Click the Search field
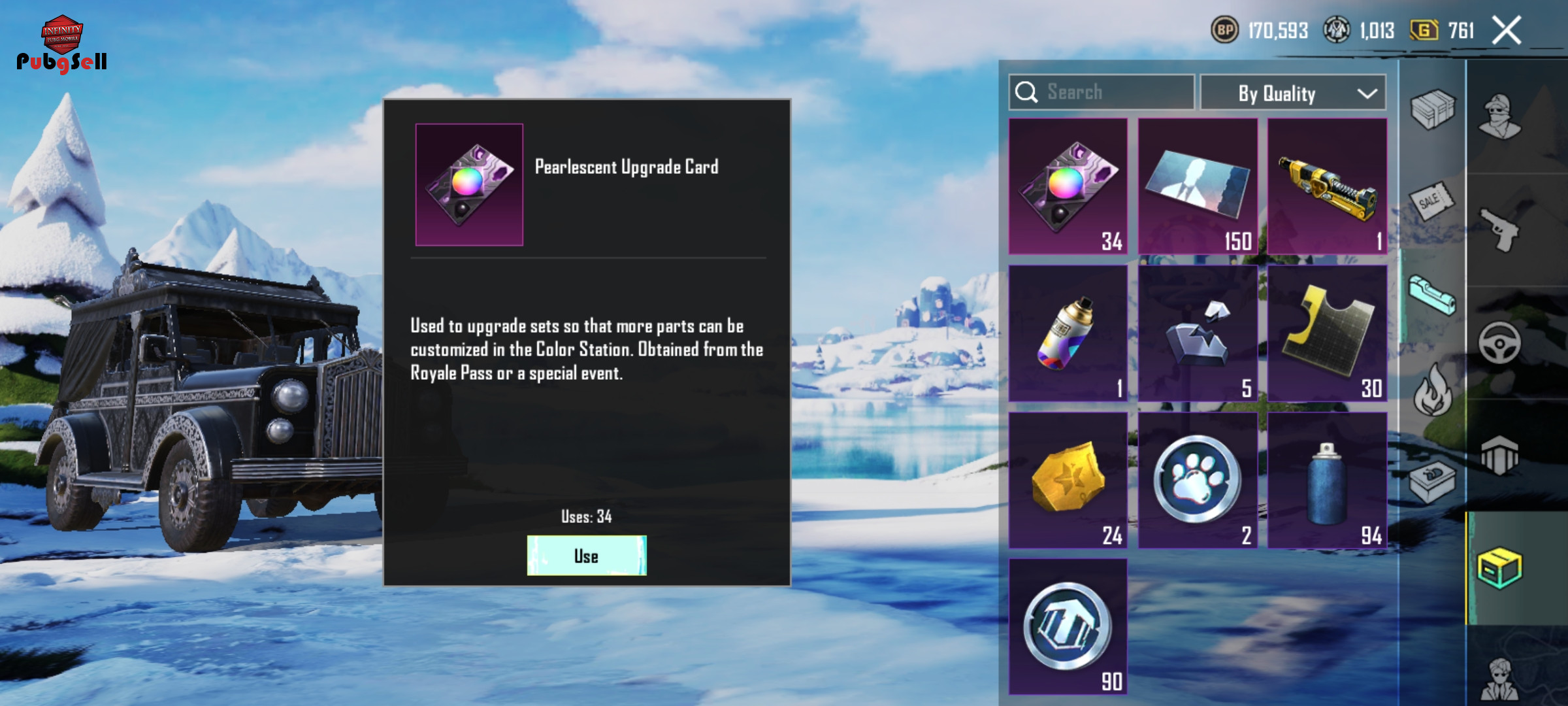The image size is (1568, 706). pyautogui.click(x=1102, y=92)
